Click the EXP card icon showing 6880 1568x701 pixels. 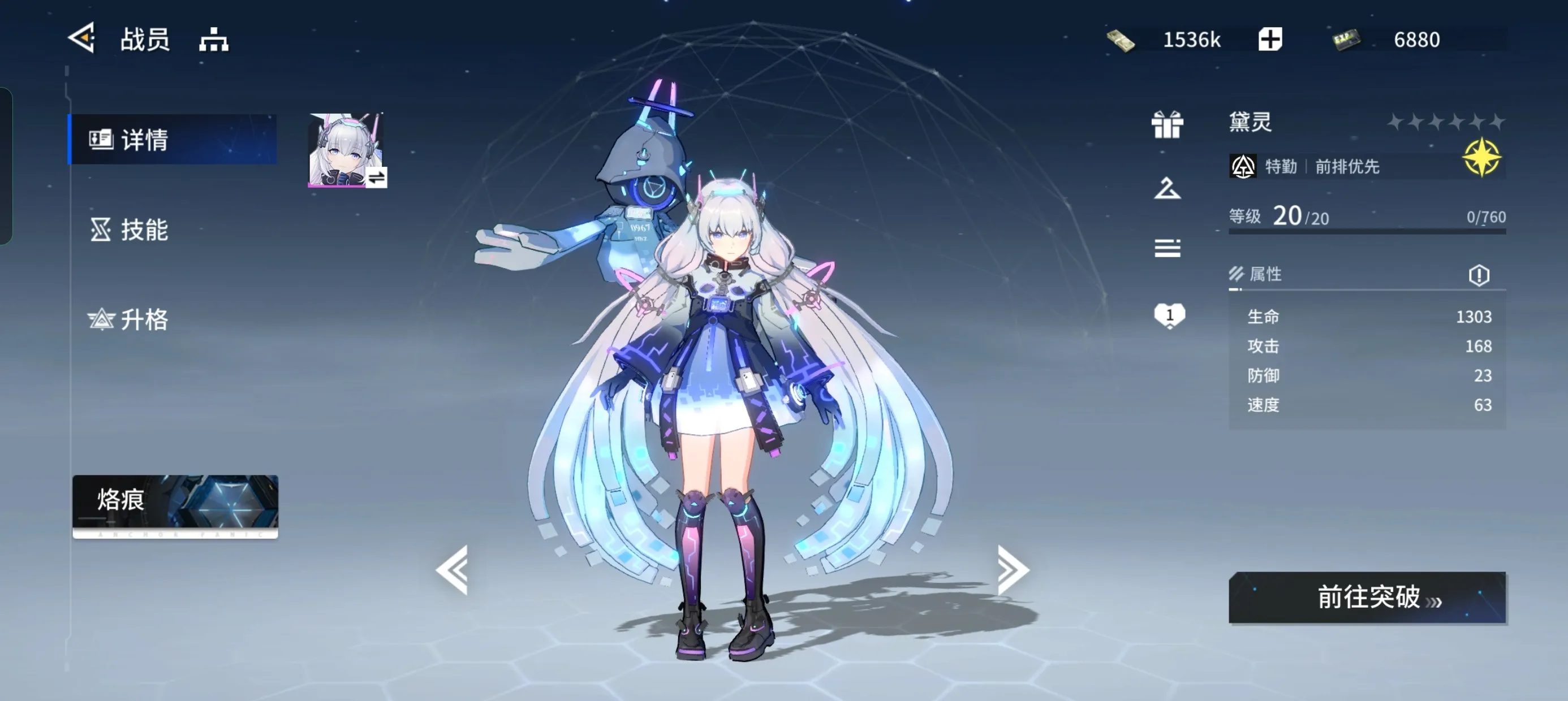(x=1347, y=38)
